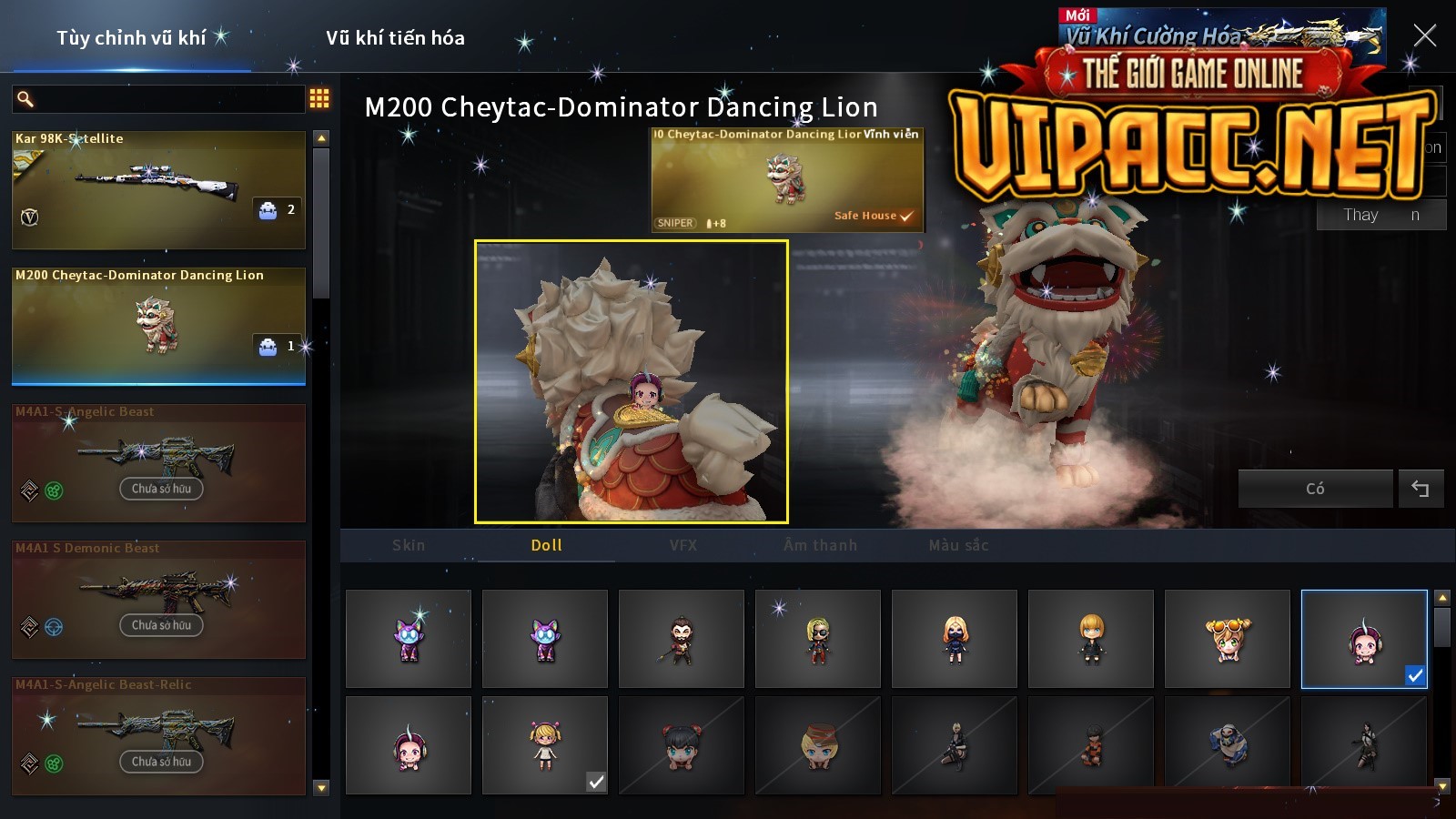Choose the M4A1 S Demonic Beast entry
This screenshot has height=819, width=1456.
158,599
